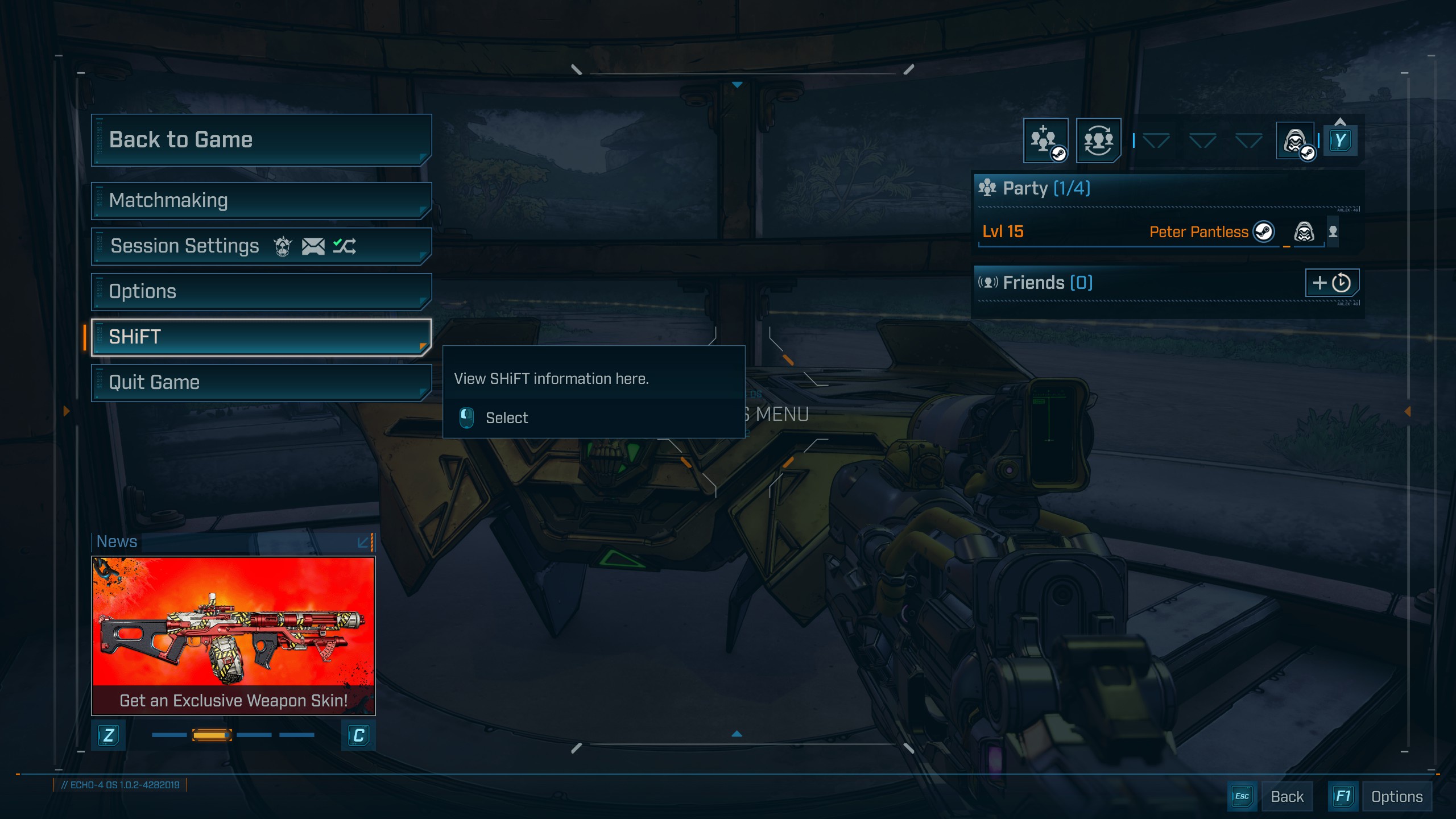Screen dimensions: 1456x819
Task: Click the invite friends icon with Steam badge
Action: 1045,140
